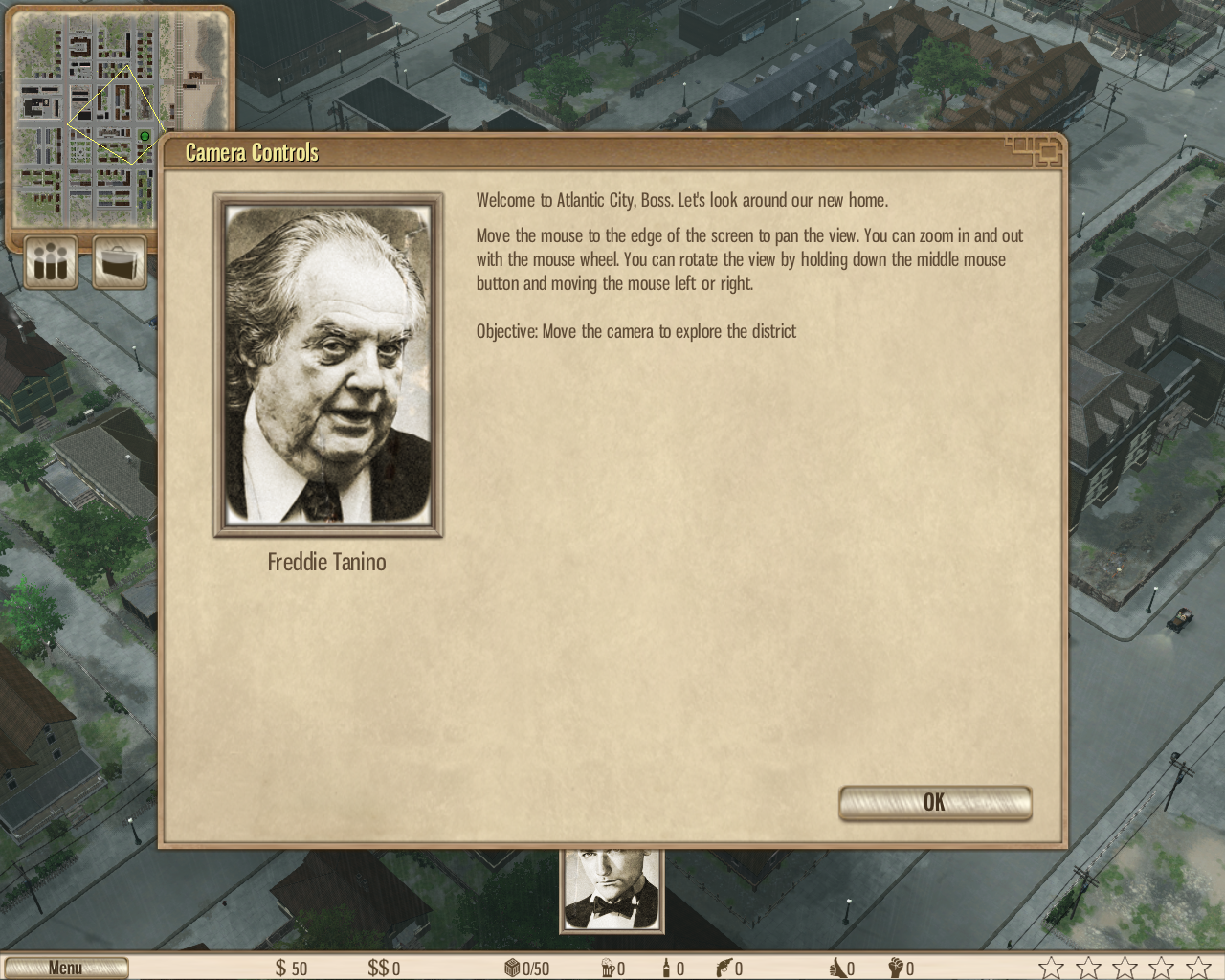Open the briefcase business panel icon
This screenshot has width=1225, height=980.
tap(120, 261)
